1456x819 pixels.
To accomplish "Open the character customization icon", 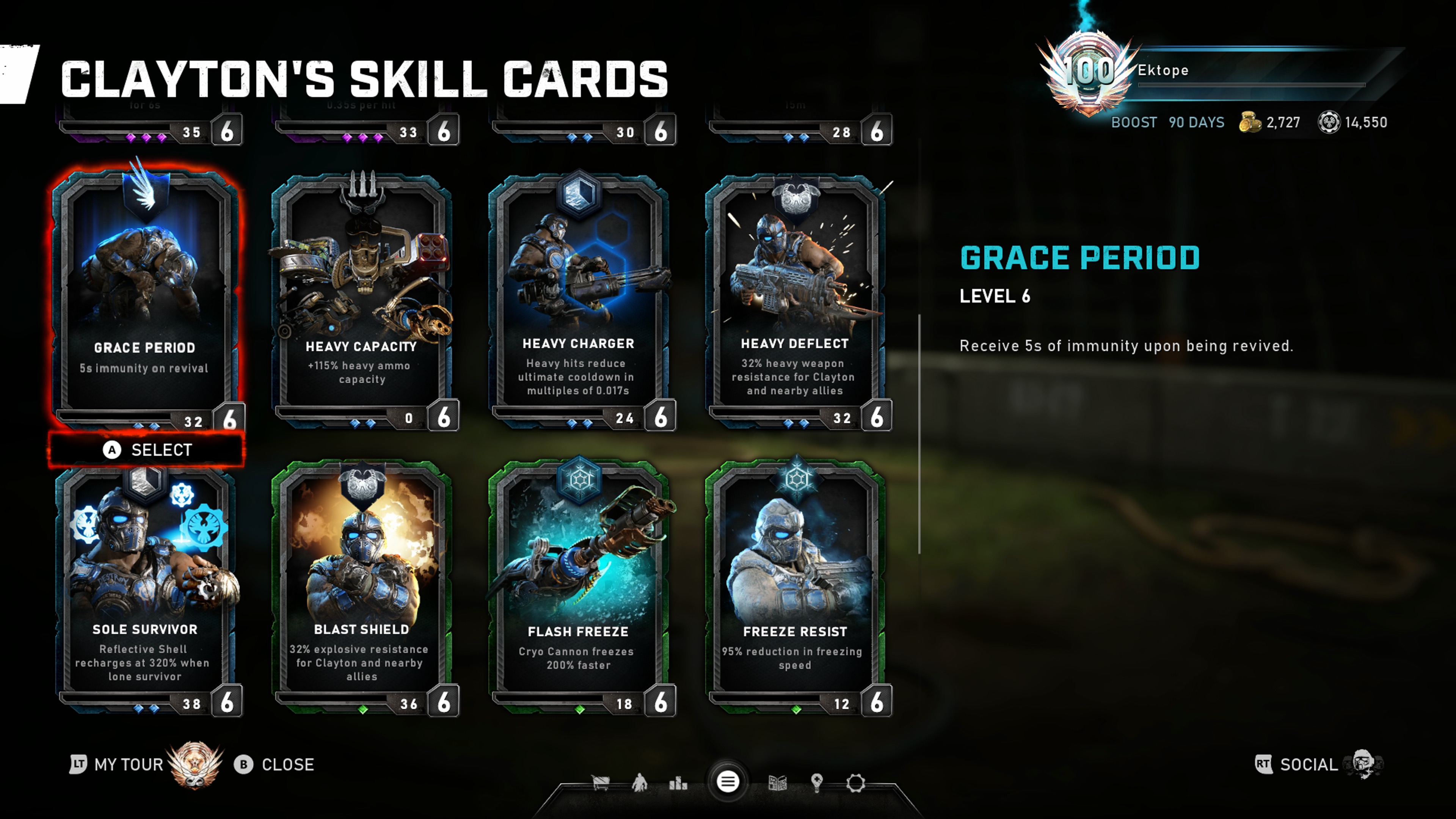I will pos(640,783).
